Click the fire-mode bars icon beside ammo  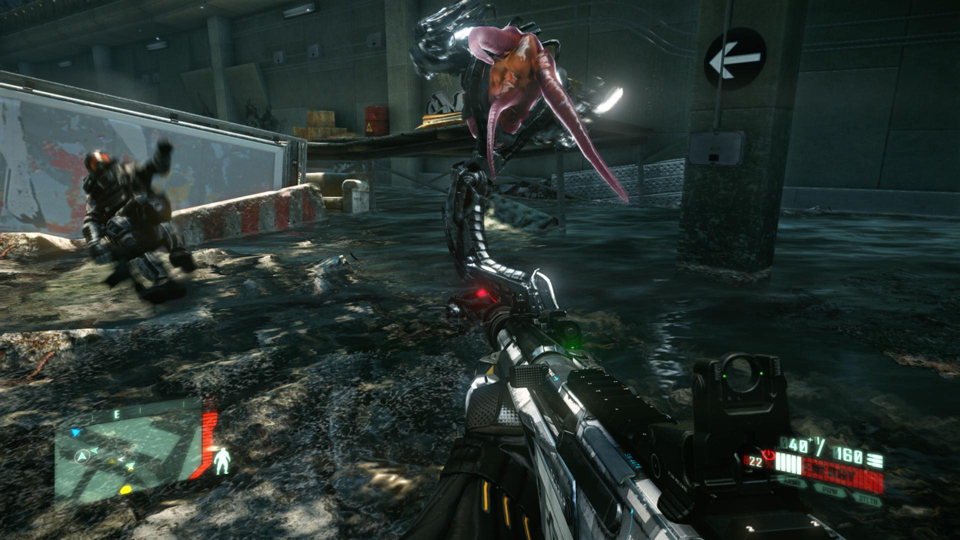click(875, 460)
